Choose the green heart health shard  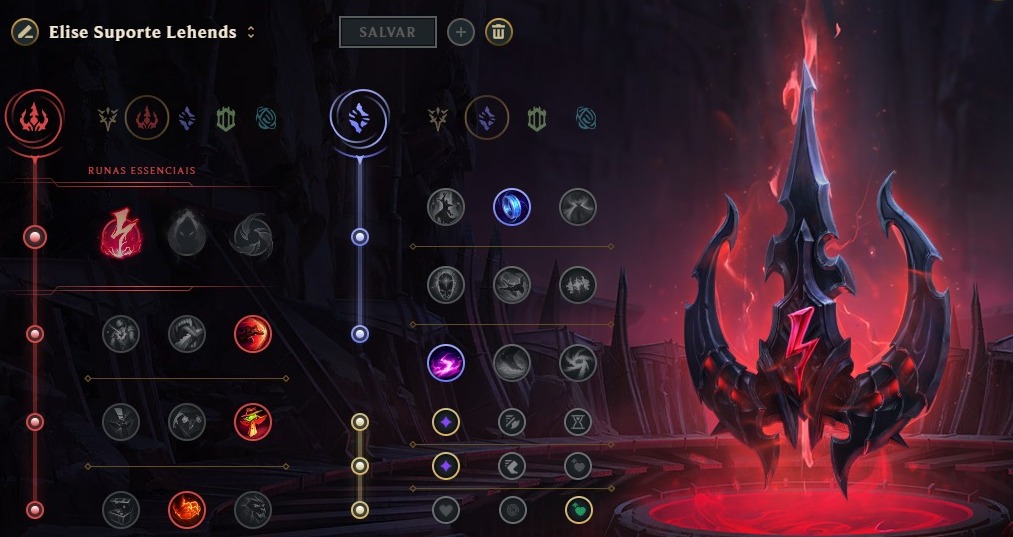coord(577,510)
